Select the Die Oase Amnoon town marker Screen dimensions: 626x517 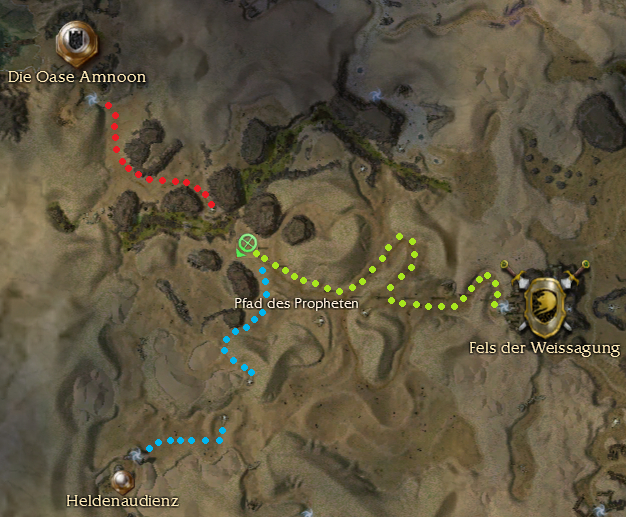pos(77,42)
